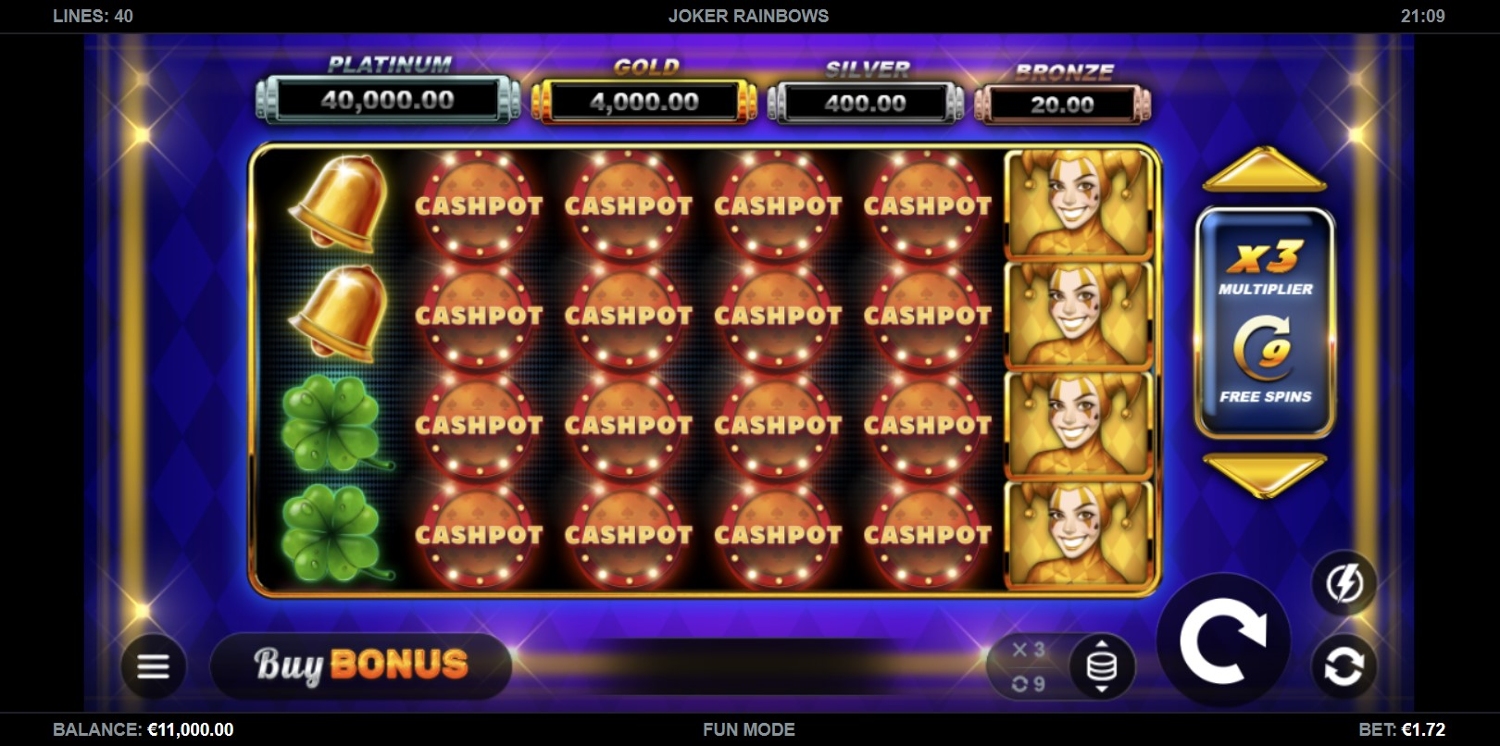Open autoplay with the circular arrows icon
The width and height of the screenshot is (1500, 746).
[x=1344, y=667]
